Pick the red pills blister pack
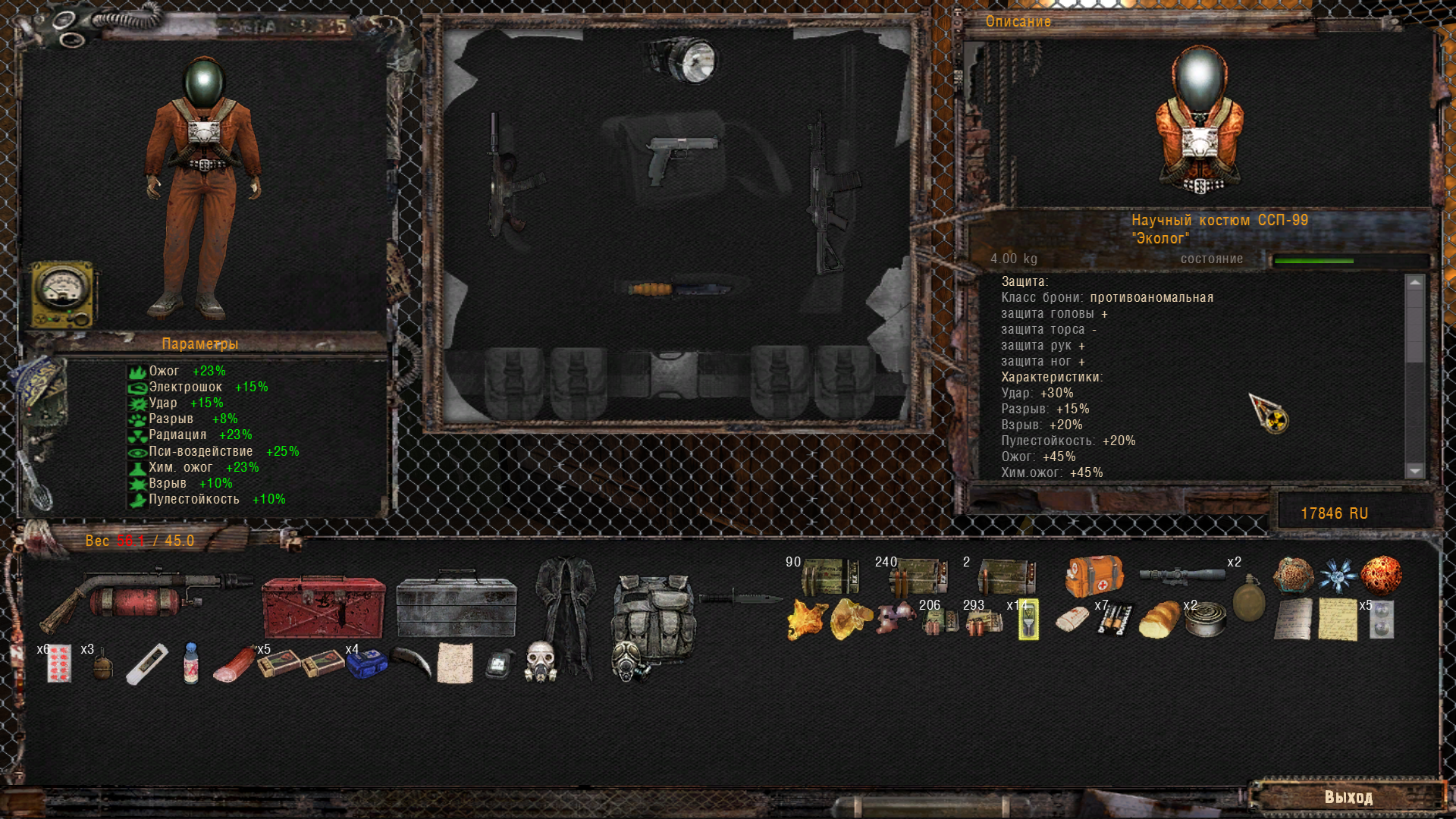This screenshot has height=819, width=1456. point(58,664)
